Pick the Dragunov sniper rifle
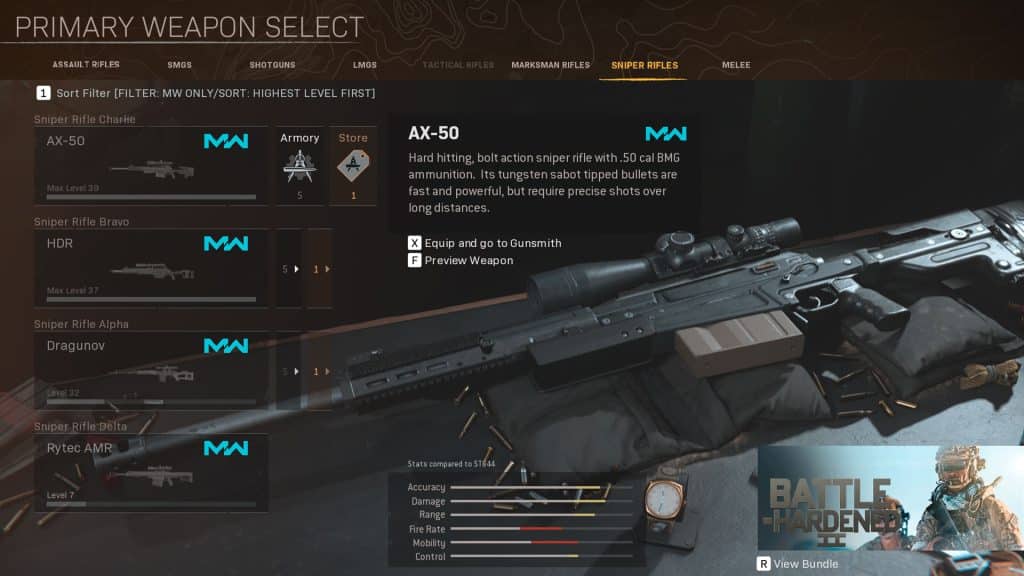This screenshot has width=1024, height=576. 151,371
